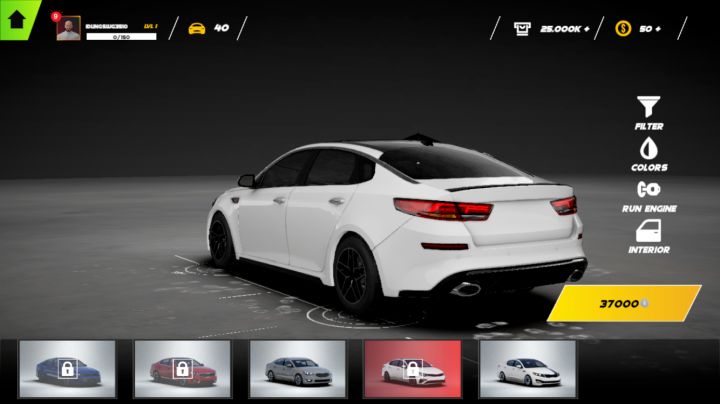Image resolution: width=720 pixels, height=404 pixels.
Task: Activate Run Engine
Action: point(649,193)
